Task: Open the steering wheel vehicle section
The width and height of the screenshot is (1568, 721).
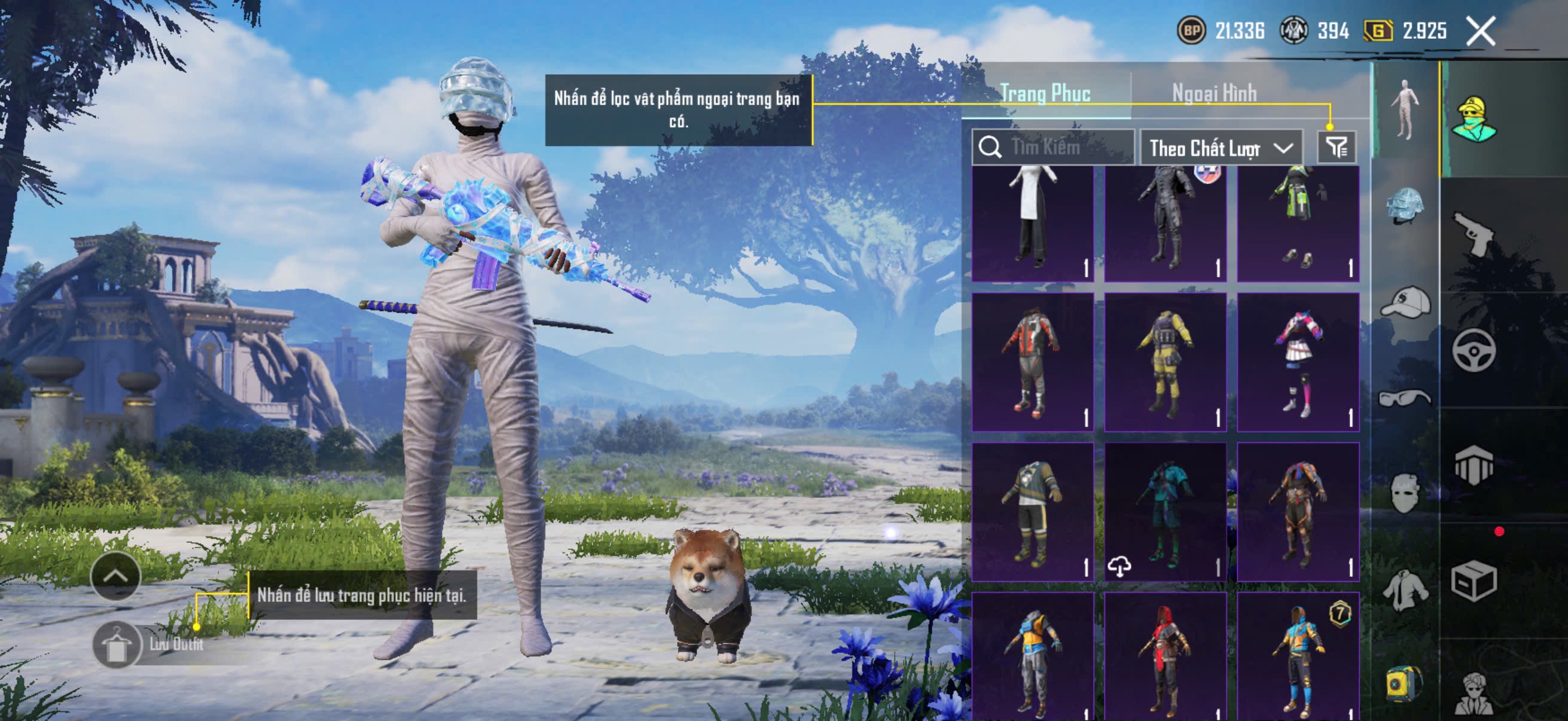Action: (1474, 350)
